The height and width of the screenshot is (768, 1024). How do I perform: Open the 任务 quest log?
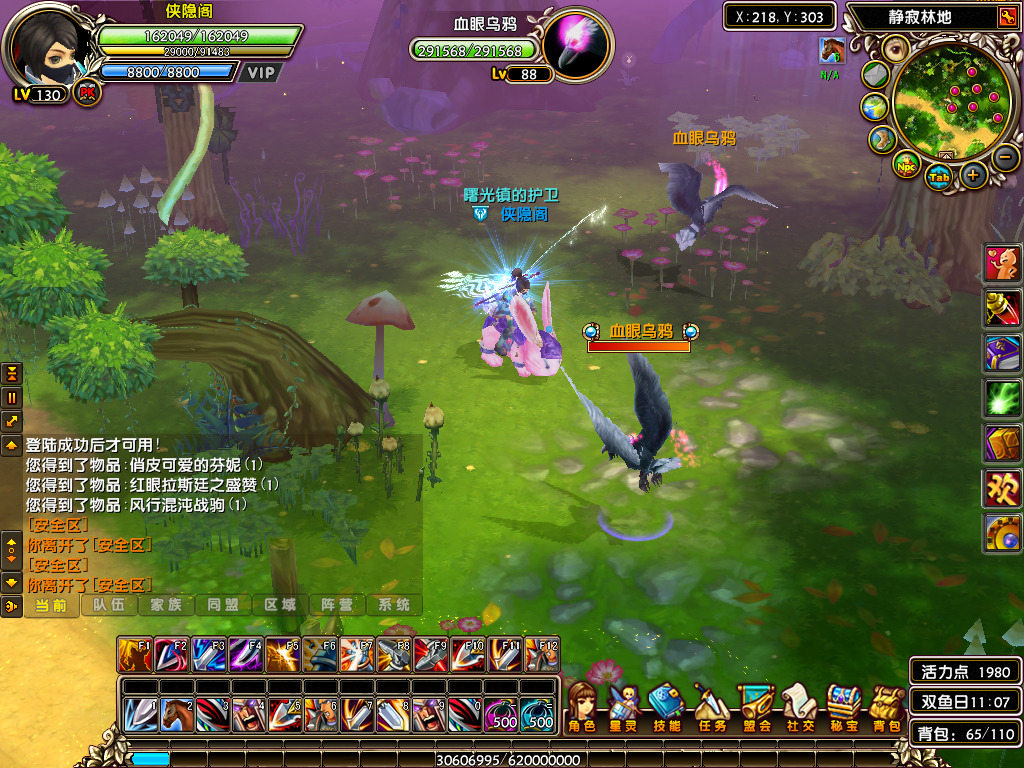[711, 707]
